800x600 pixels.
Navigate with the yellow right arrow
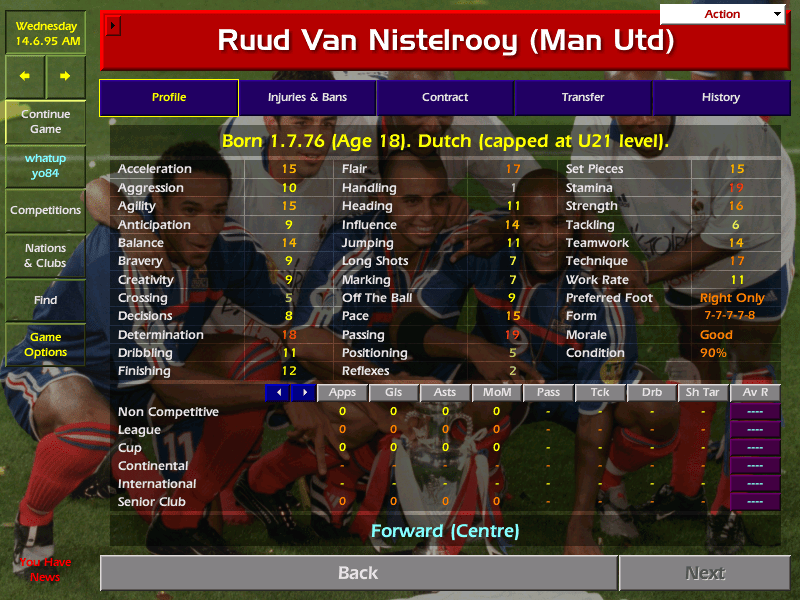click(x=65, y=76)
